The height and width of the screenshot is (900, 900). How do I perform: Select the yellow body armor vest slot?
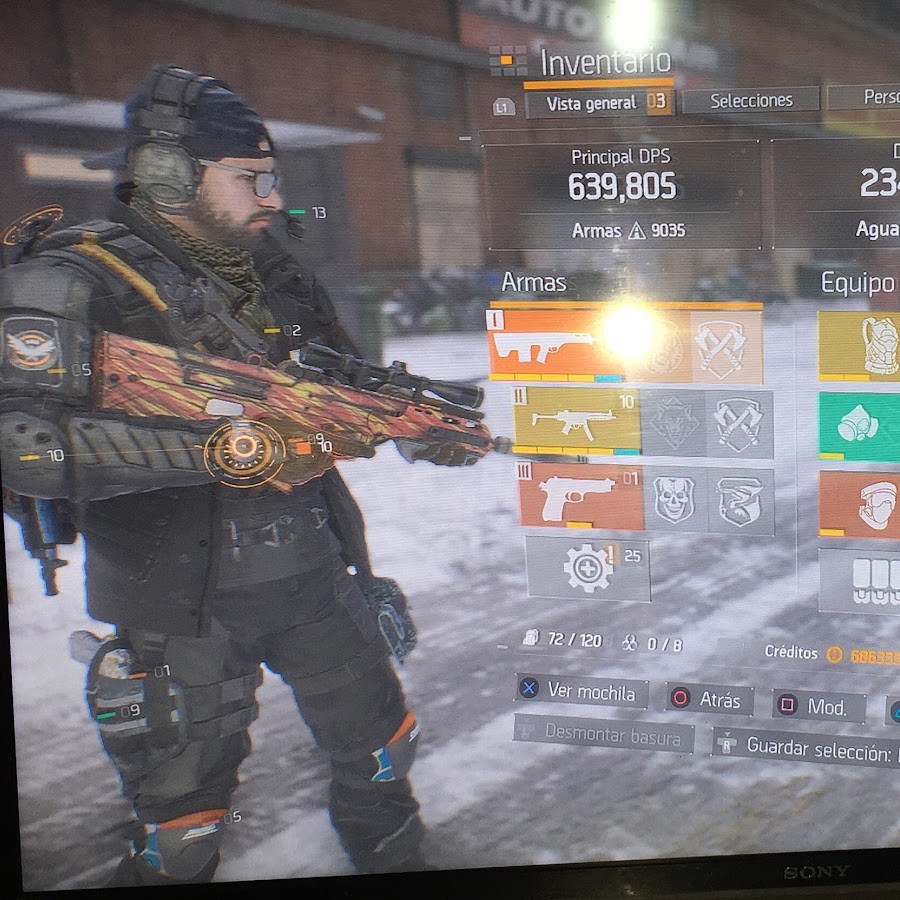[860, 345]
